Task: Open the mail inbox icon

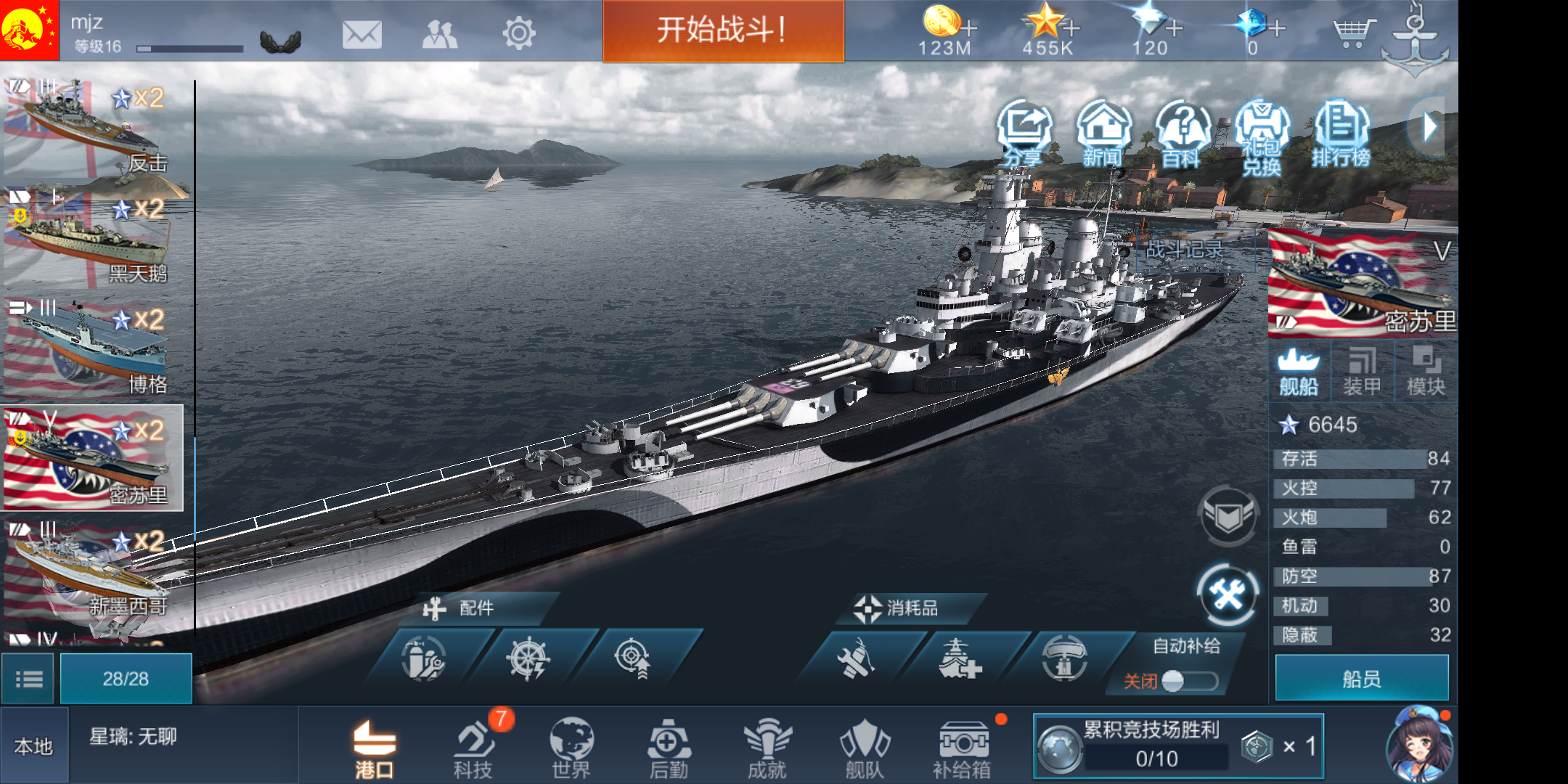Action: pyautogui.click(x=364, y=32)
